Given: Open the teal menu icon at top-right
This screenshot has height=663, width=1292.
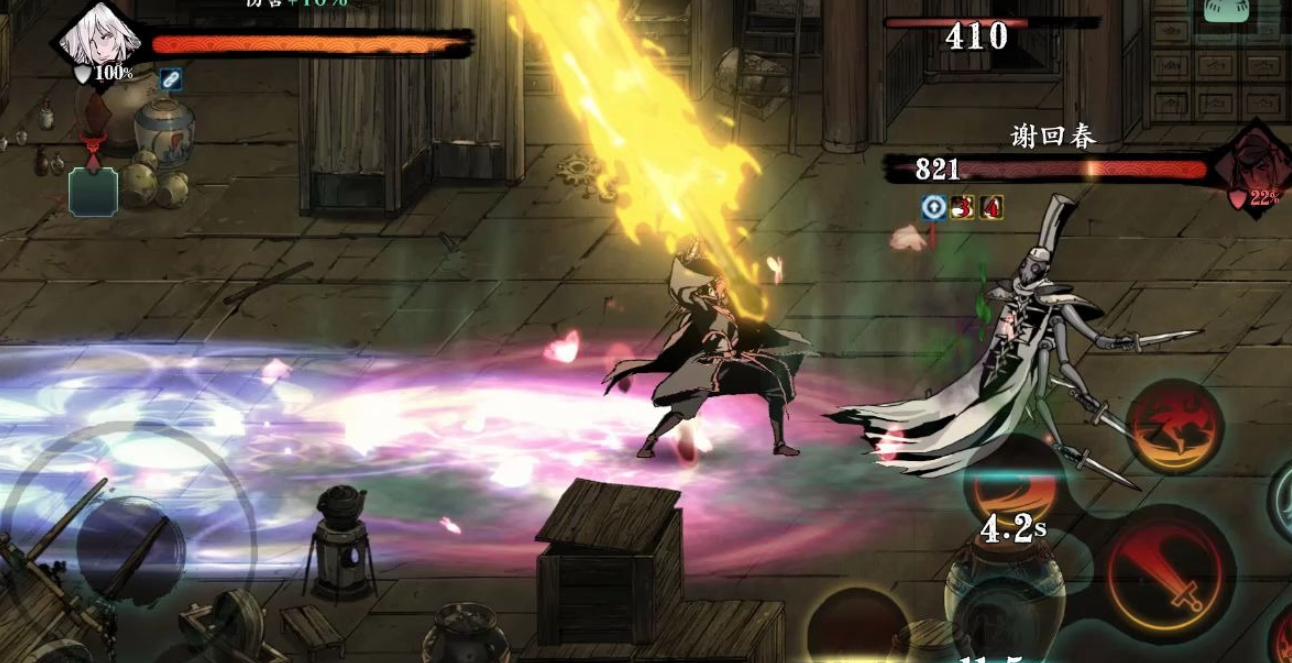Looking at the screenshot, I should [1228, 9].
